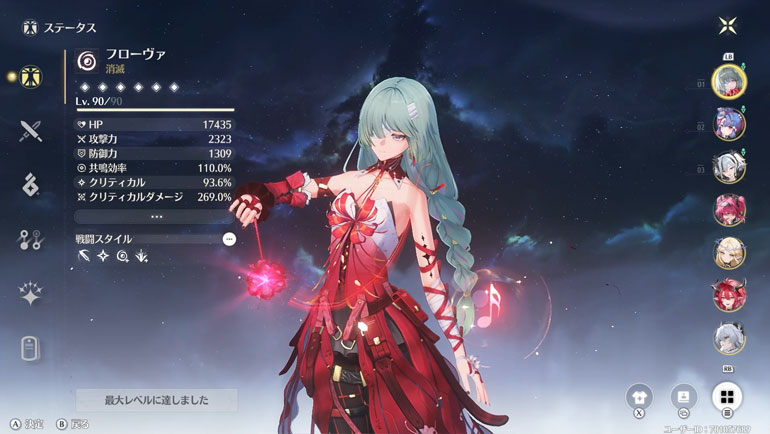
Task: Select the grey-haired character at the bottom of the party list
Action: pos(728,339)
